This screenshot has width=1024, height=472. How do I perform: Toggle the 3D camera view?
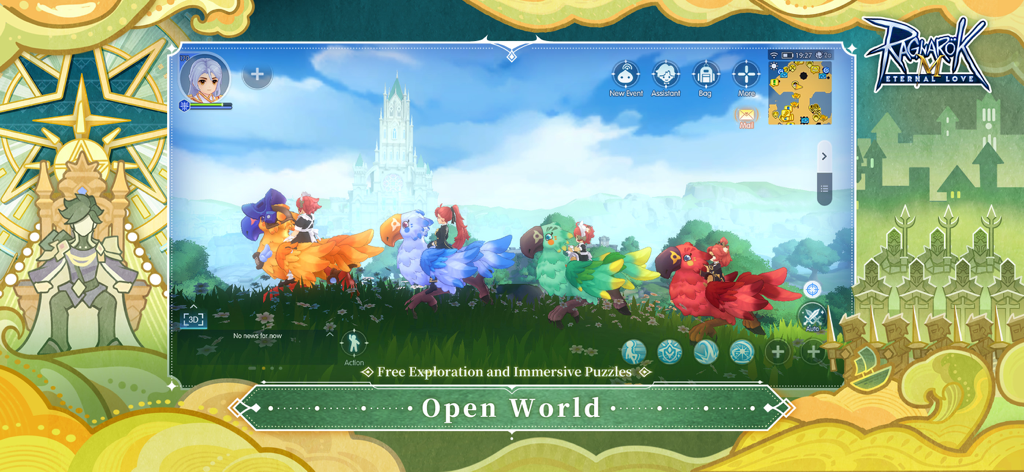[x=194, y=319]
